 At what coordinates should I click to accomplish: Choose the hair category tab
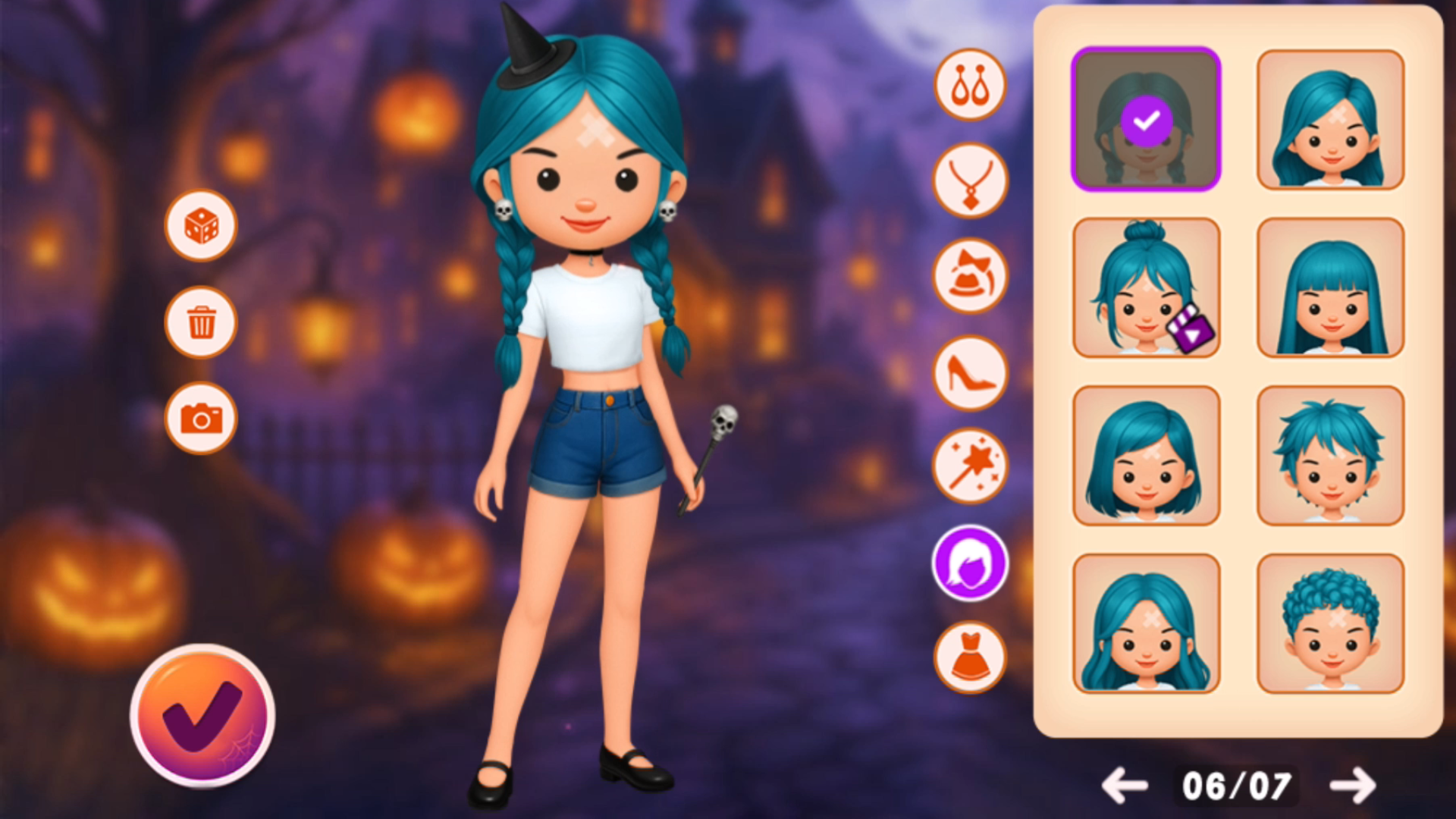click(970, 563)
